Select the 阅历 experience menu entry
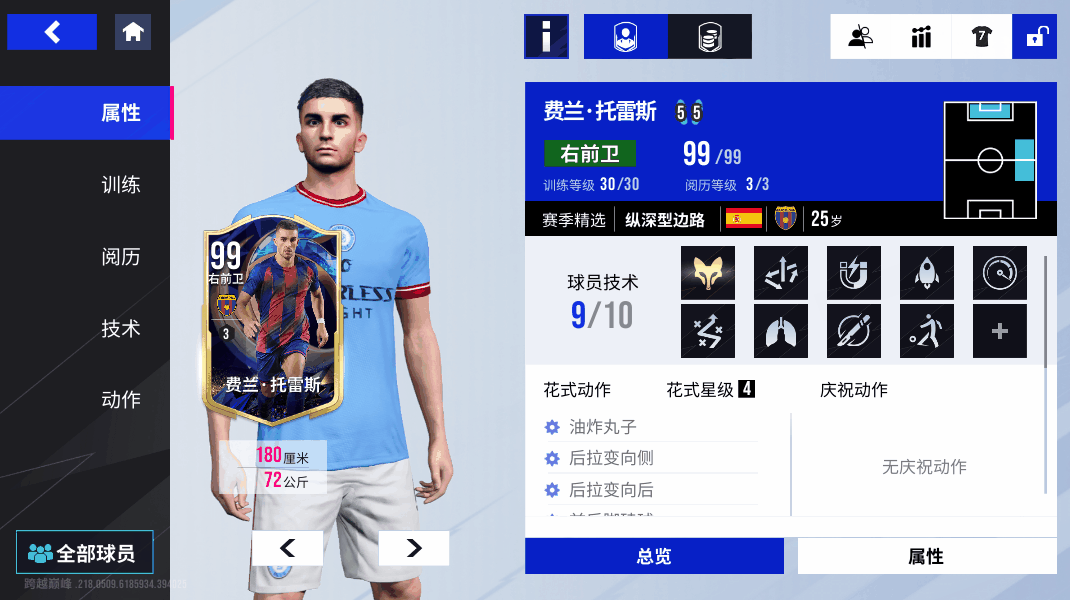1070x600 pixels. tap(120, 257)
